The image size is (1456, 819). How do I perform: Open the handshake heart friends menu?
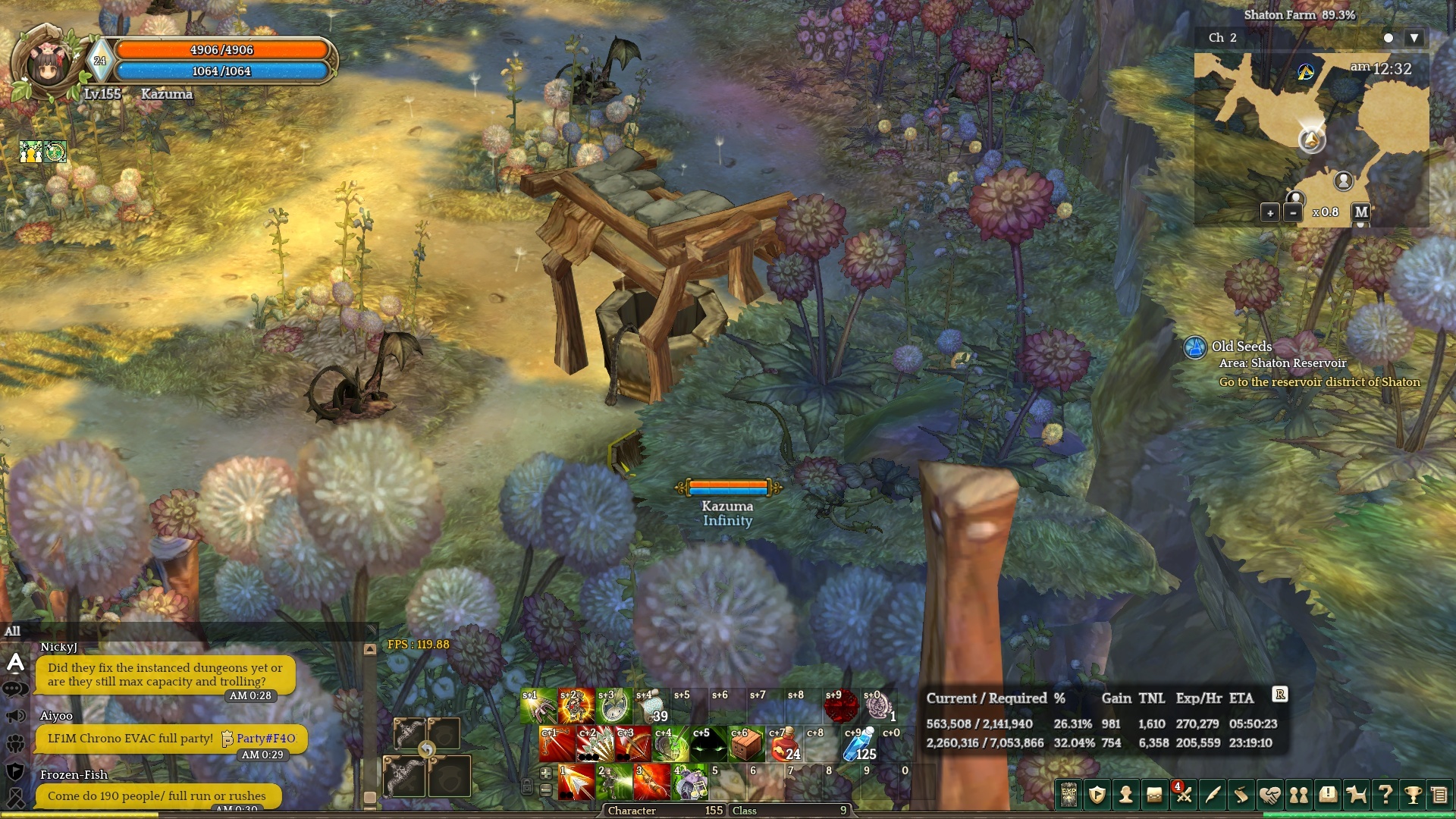(x=1270, y=795)
